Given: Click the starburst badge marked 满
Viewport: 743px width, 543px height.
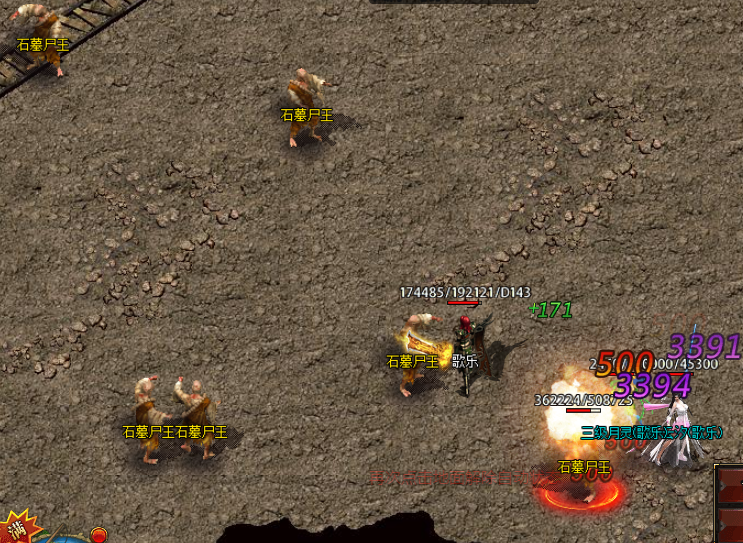Looking at the screenshot, I should pos(17,527).
